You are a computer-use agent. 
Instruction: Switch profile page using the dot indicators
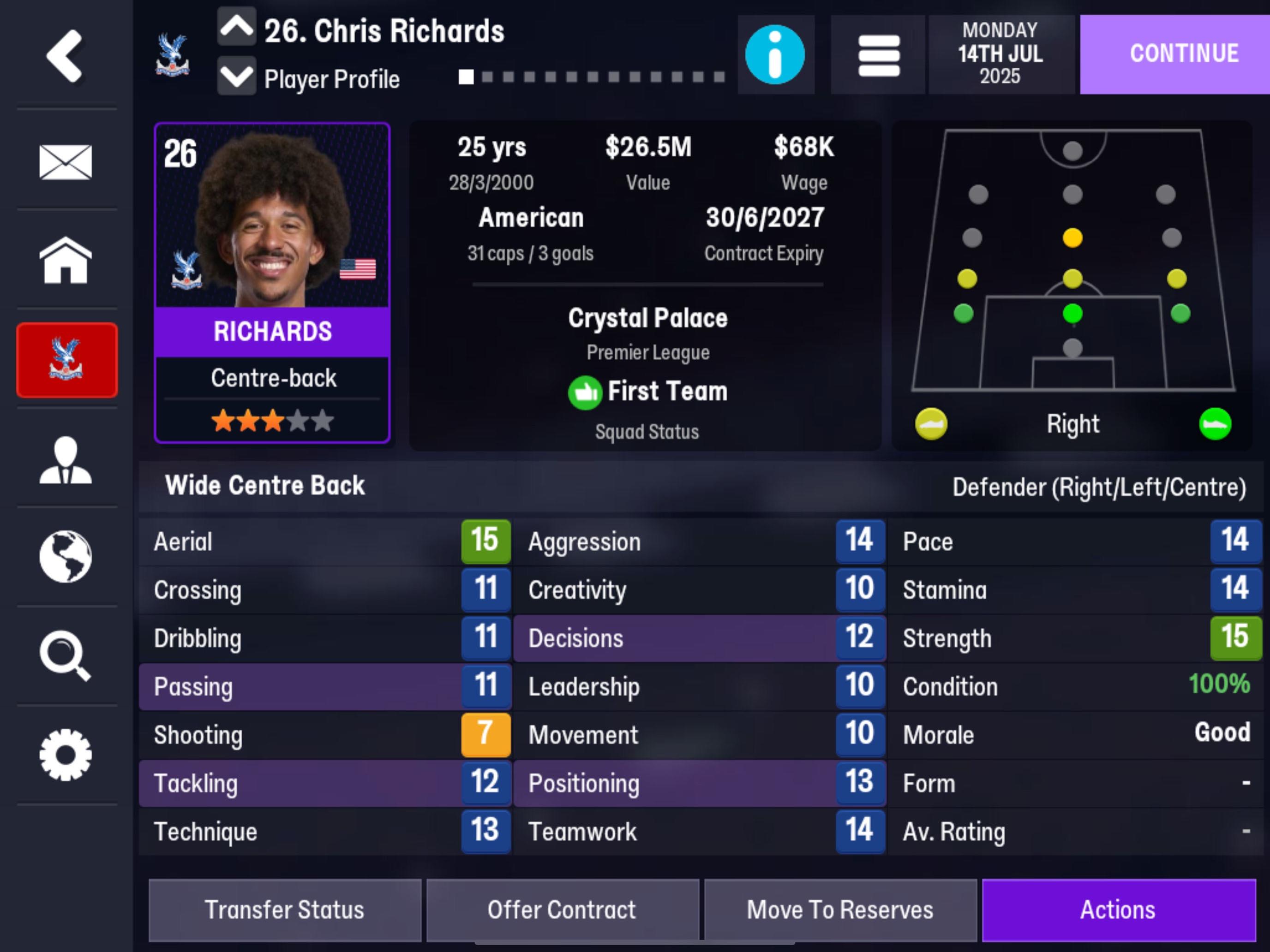coord(591,75)
